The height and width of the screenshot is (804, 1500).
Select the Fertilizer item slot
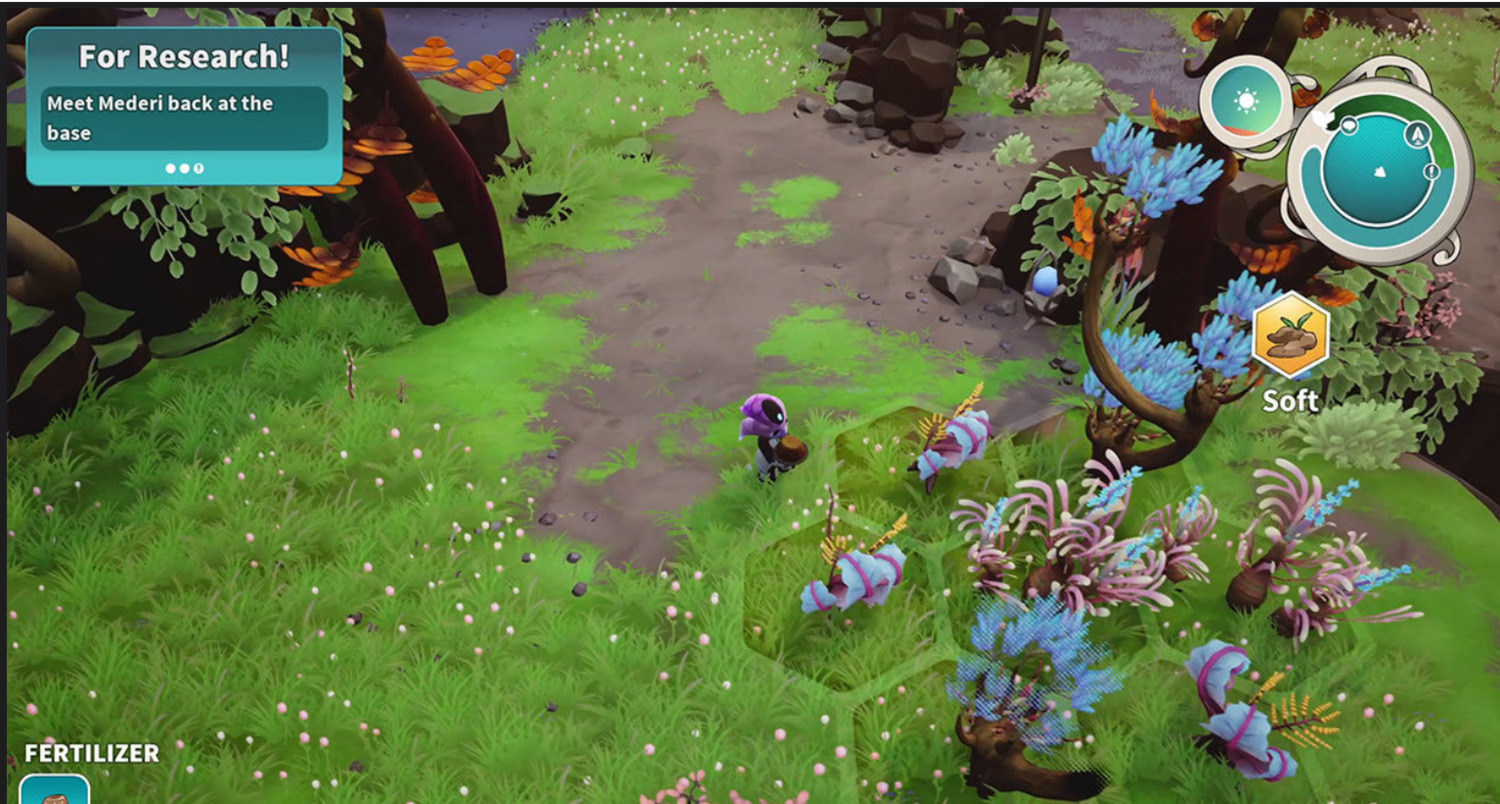point(54,790)
